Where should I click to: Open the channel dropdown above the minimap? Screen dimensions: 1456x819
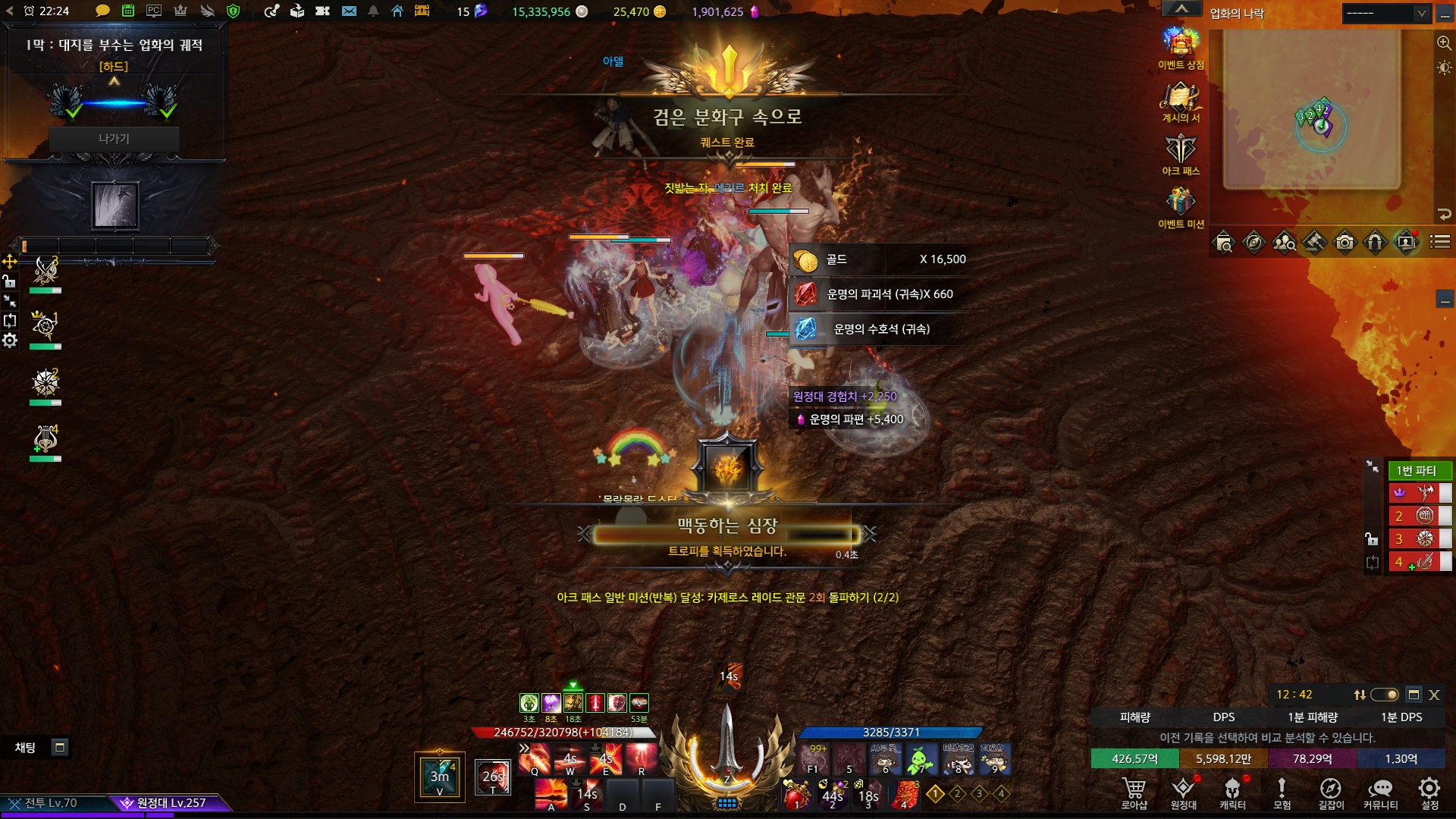pyautogui.click(x=1385, y=13)
